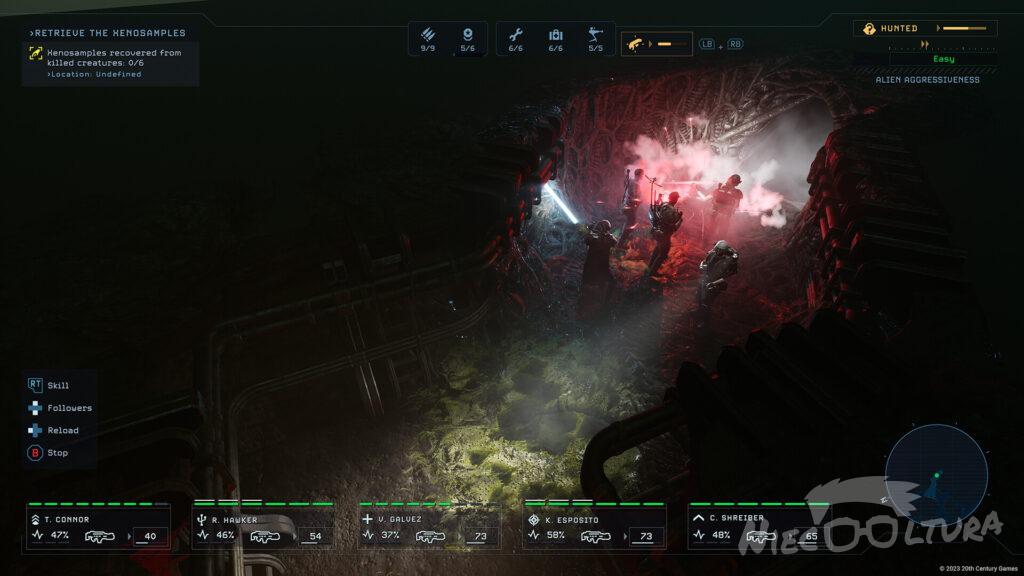Select T. Connor's squad card
The height and width of the screenshot is (576, 1024).
tap(98, 527)
